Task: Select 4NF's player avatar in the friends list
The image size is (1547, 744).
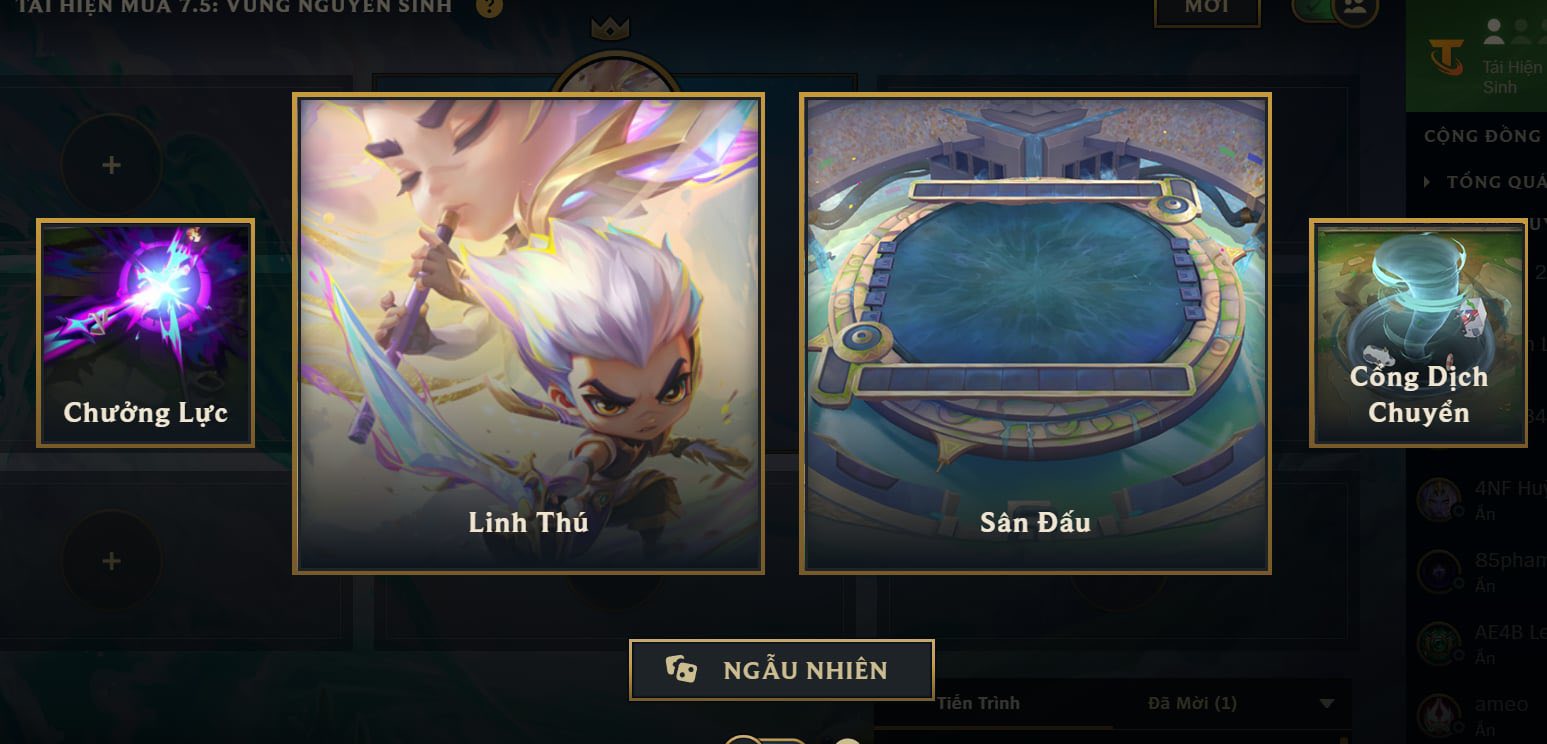Action: (1437, 497)
